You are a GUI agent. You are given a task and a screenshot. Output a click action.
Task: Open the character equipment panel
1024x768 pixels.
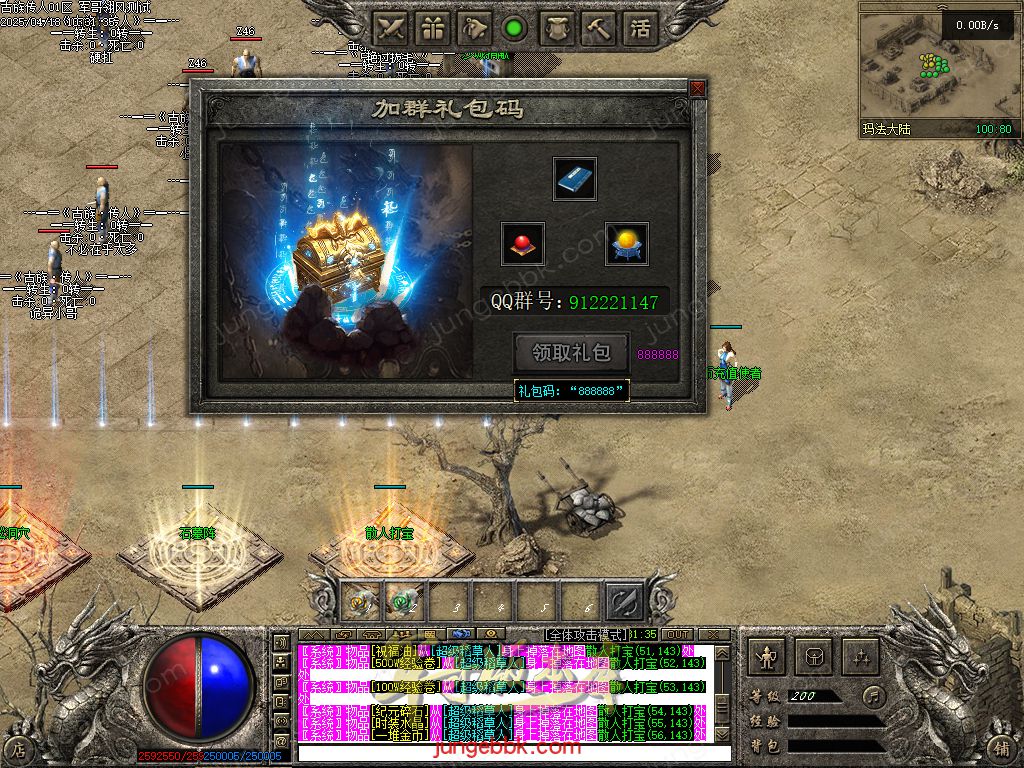click(767, 657)
